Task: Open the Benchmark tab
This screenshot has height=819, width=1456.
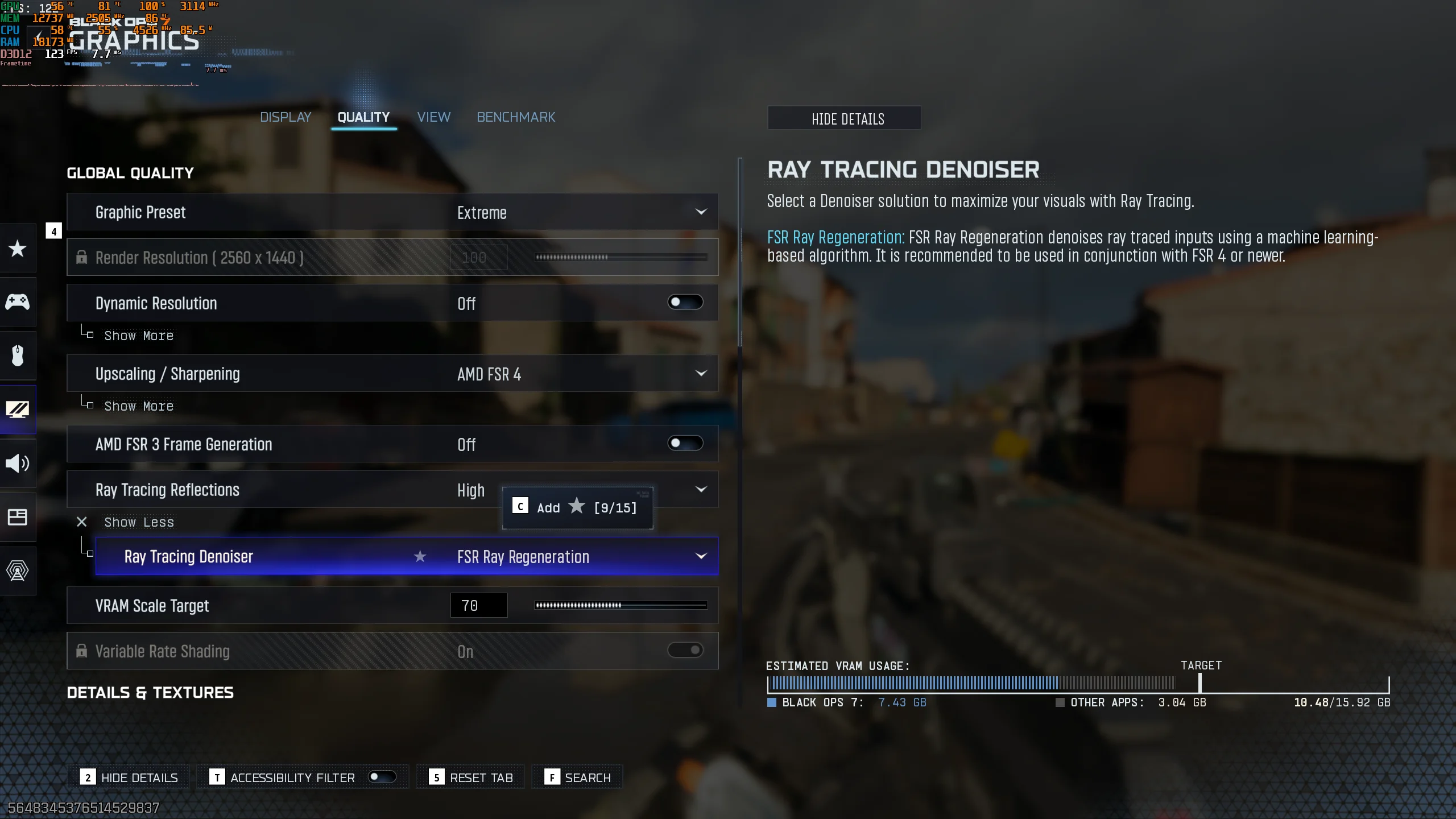Action: pyautogui.click(x=515, y=117)
